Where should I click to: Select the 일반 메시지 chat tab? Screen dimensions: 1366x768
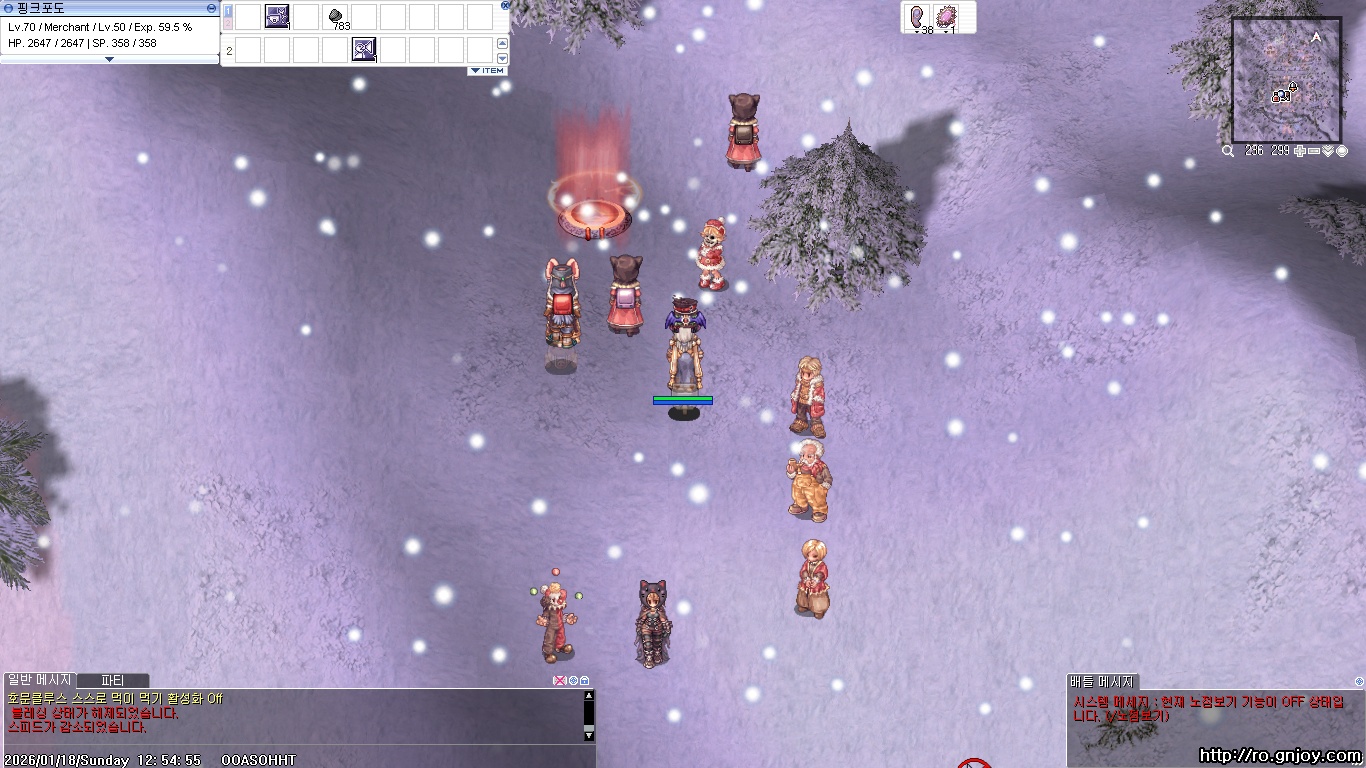[x=40, y=681]
